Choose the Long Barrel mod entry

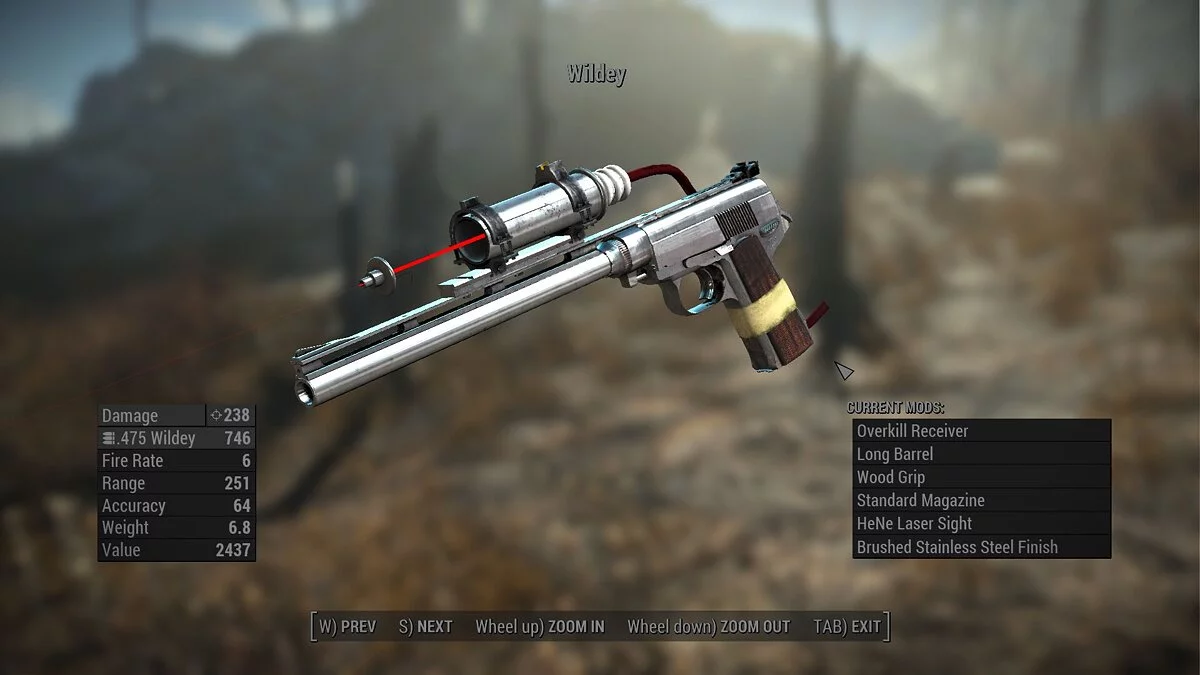click(981, 454)
